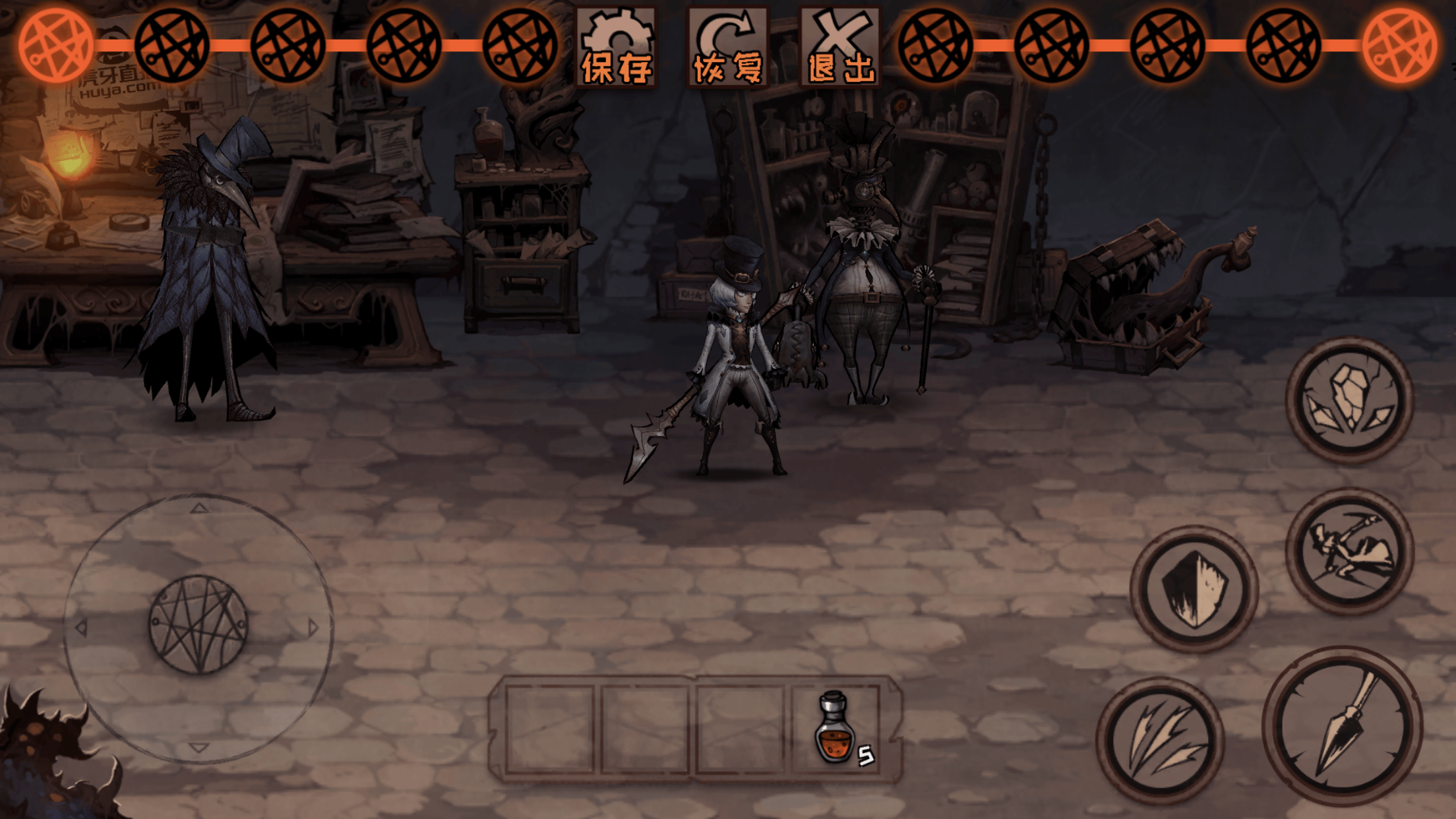Exit with the 退出 button

click(840, 47)
